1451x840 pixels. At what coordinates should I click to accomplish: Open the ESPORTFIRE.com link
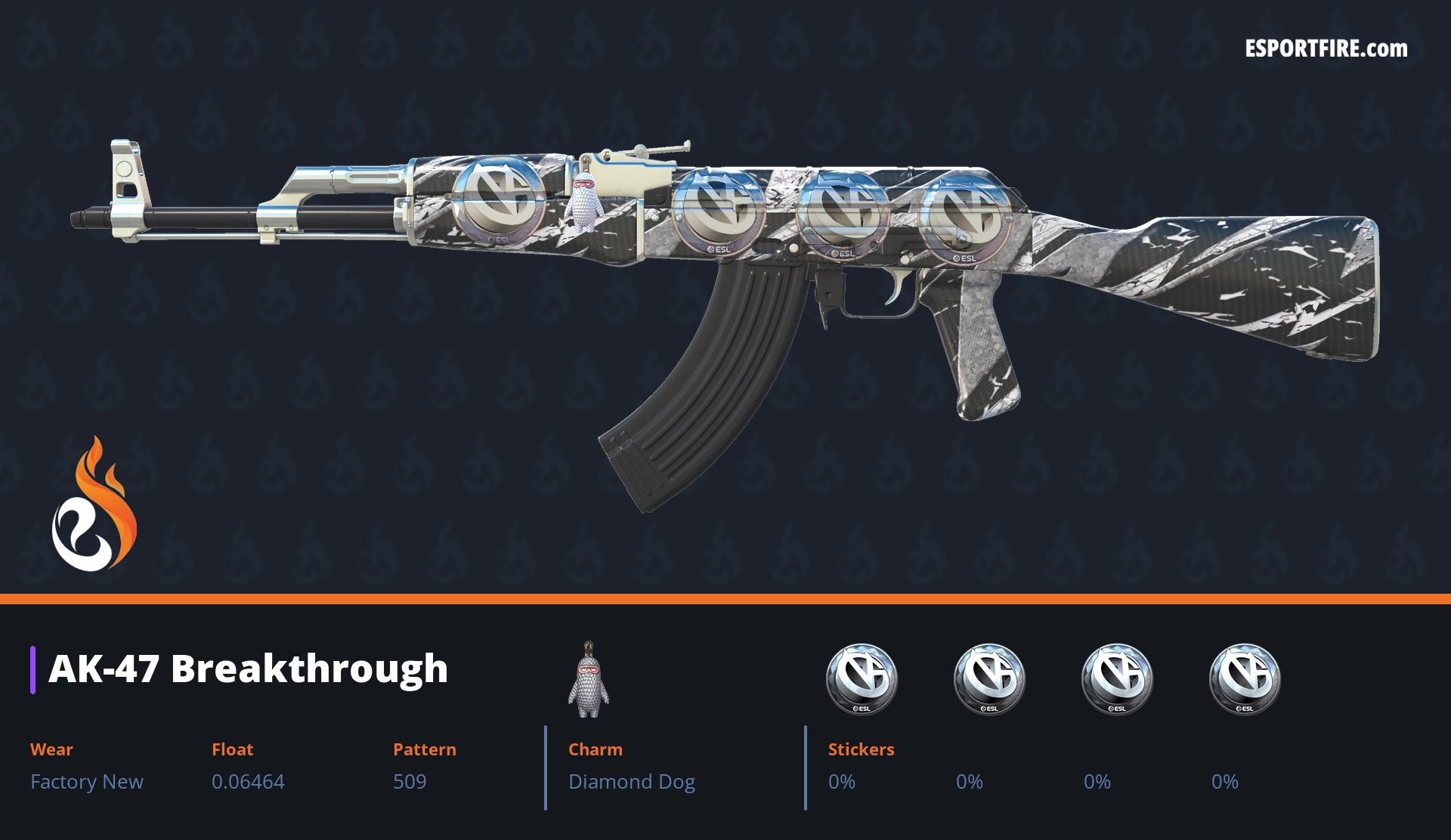[1326, 49]
